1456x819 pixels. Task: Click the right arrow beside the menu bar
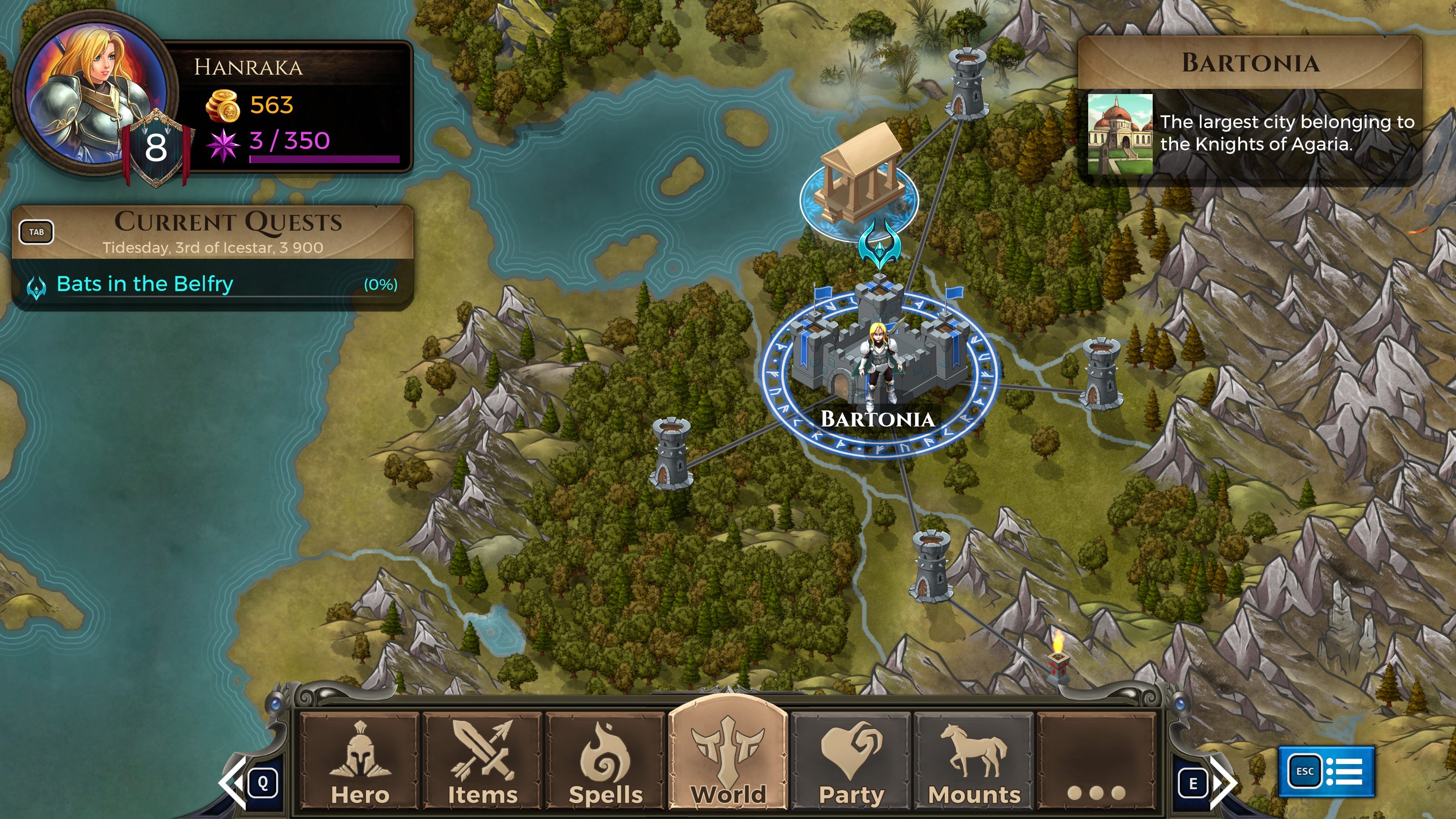[1222, 783]
